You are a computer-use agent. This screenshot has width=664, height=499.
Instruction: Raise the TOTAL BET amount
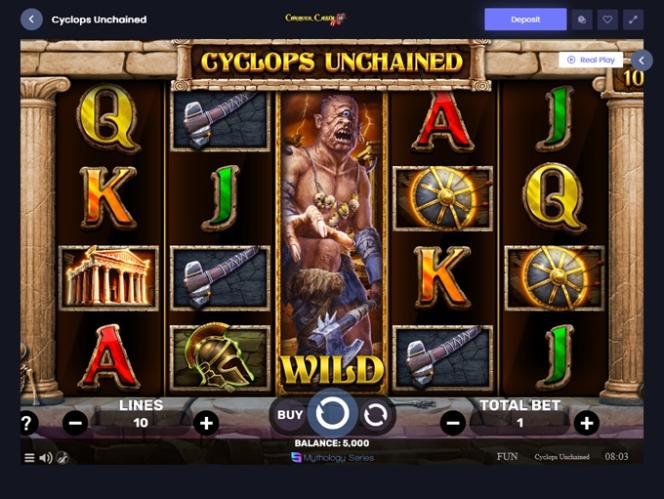(586, 423)
